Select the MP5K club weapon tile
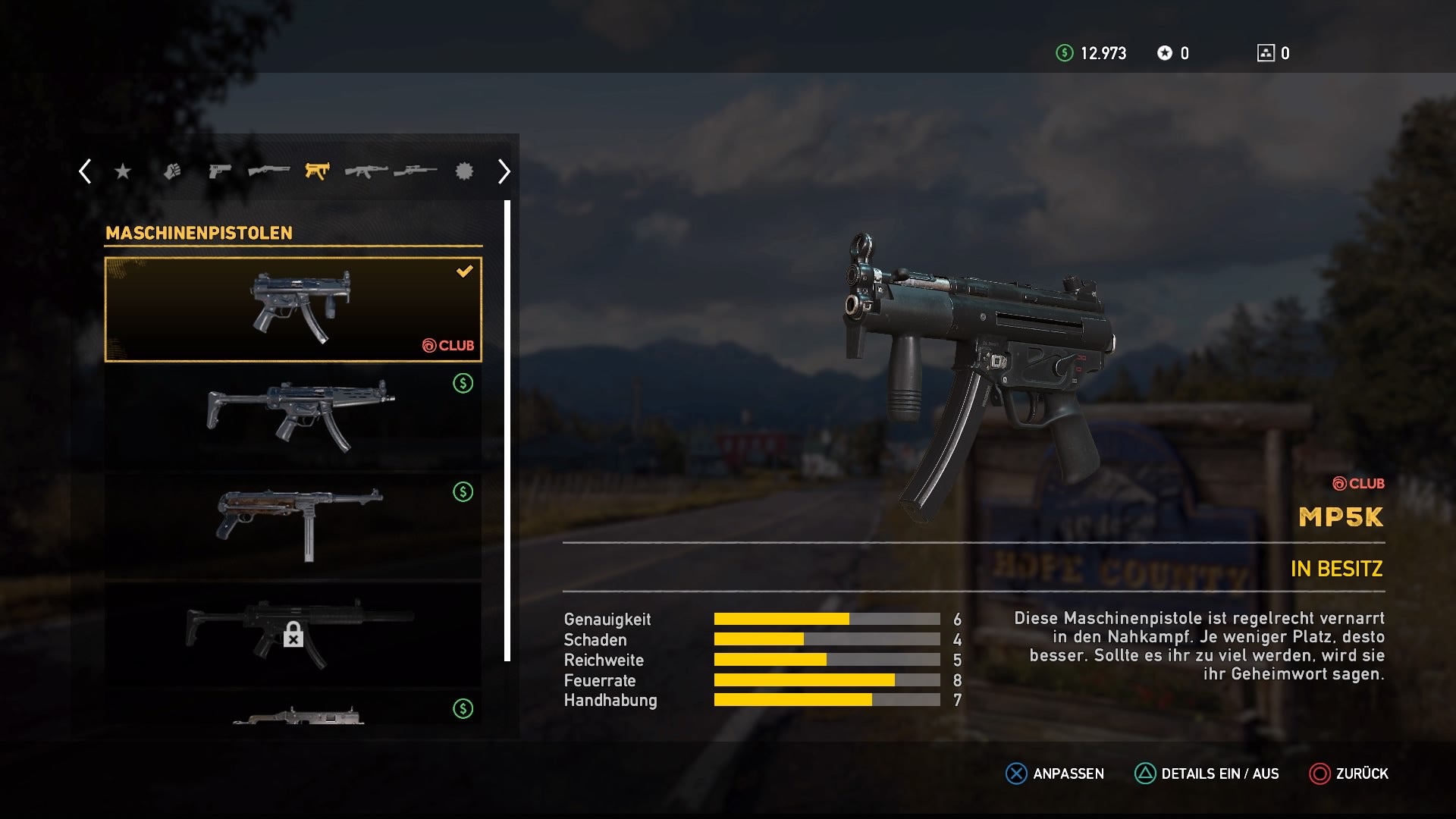 pyautogui.click(x=293, y=309)
